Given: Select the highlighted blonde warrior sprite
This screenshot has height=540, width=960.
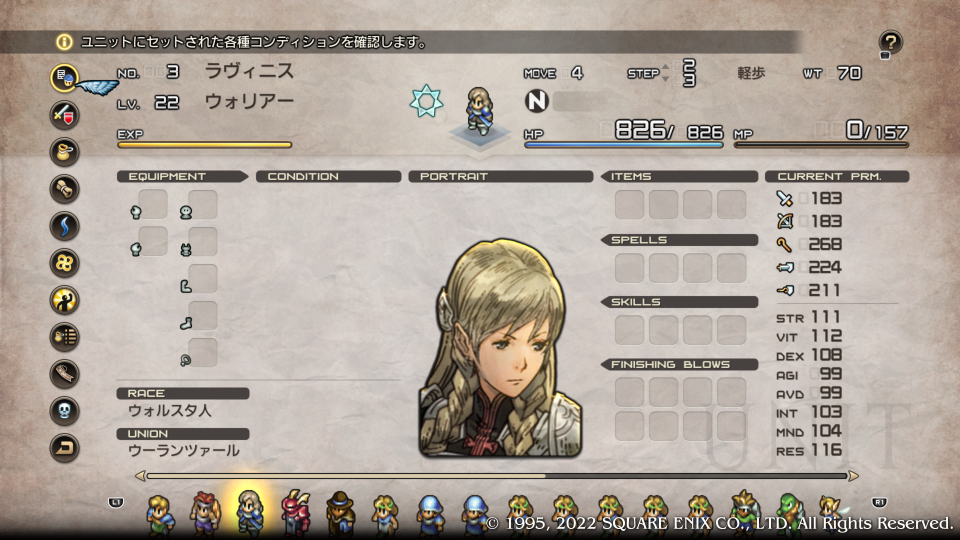Looking at the screenshot, I should pyautogui.click(x=248, y=511).
